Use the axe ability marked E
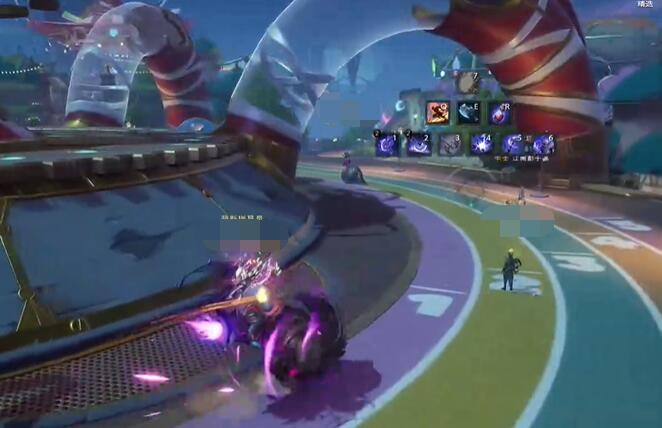This screenshot has height=428, width=662. pyautogui.click(x=468, y=112)
